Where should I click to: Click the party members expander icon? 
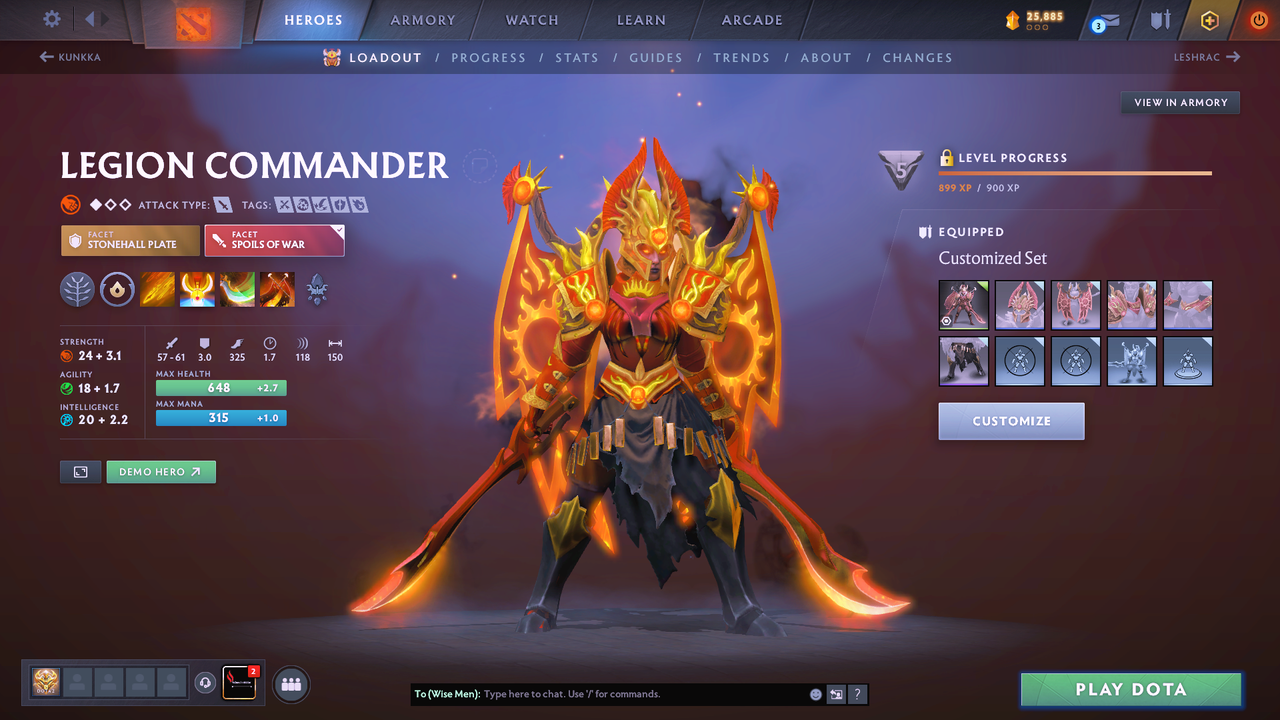[290, 684]
